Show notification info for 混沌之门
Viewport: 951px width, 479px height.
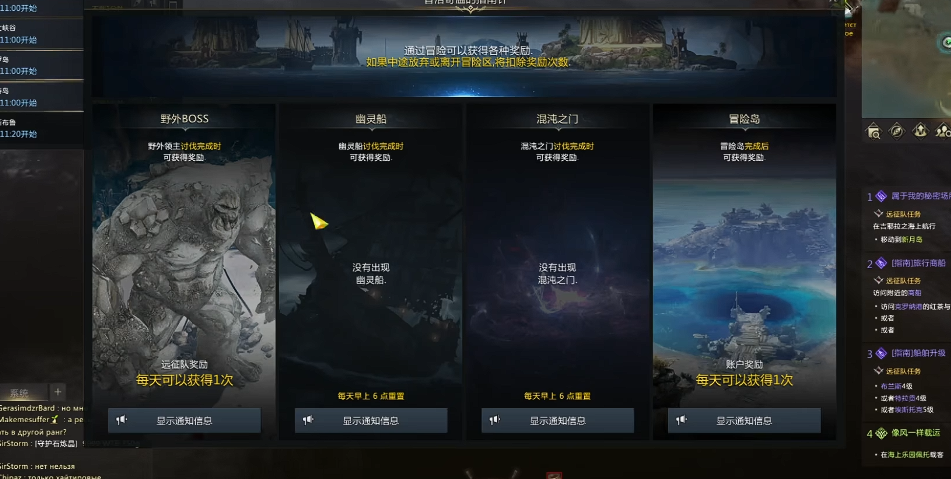pos(557,421)
